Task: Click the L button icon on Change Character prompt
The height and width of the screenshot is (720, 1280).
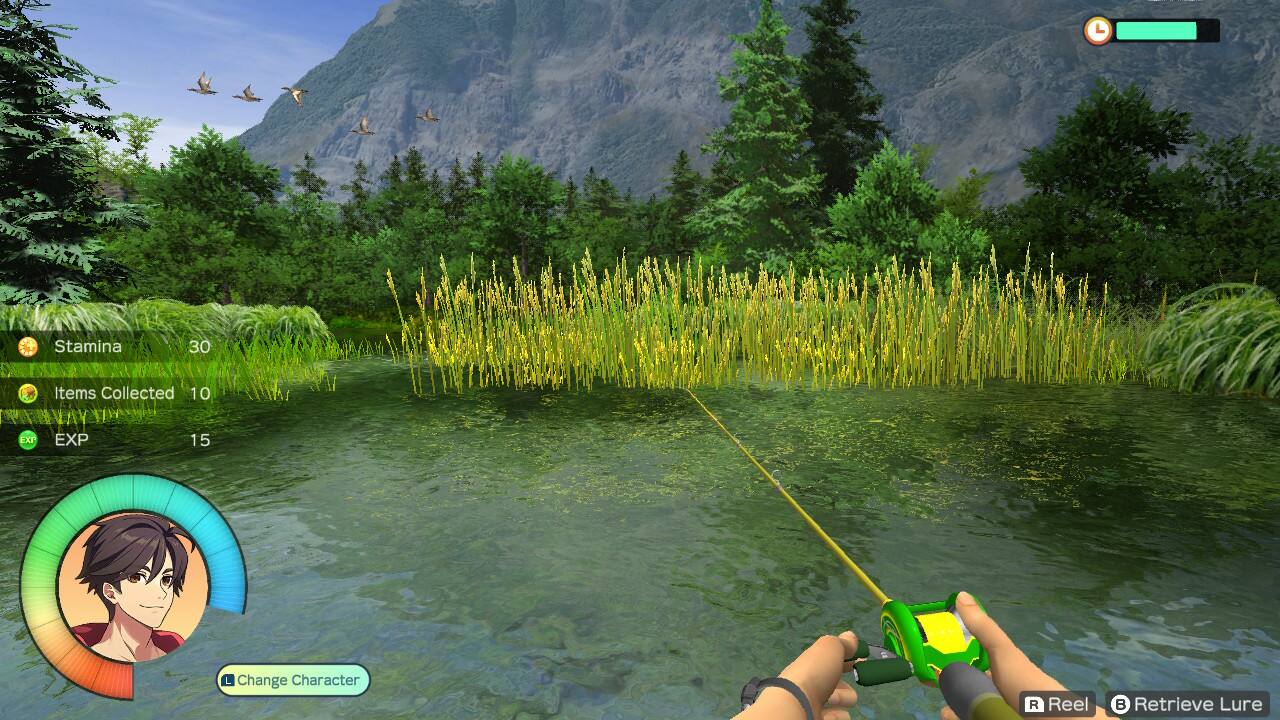Action: point(230,679)
